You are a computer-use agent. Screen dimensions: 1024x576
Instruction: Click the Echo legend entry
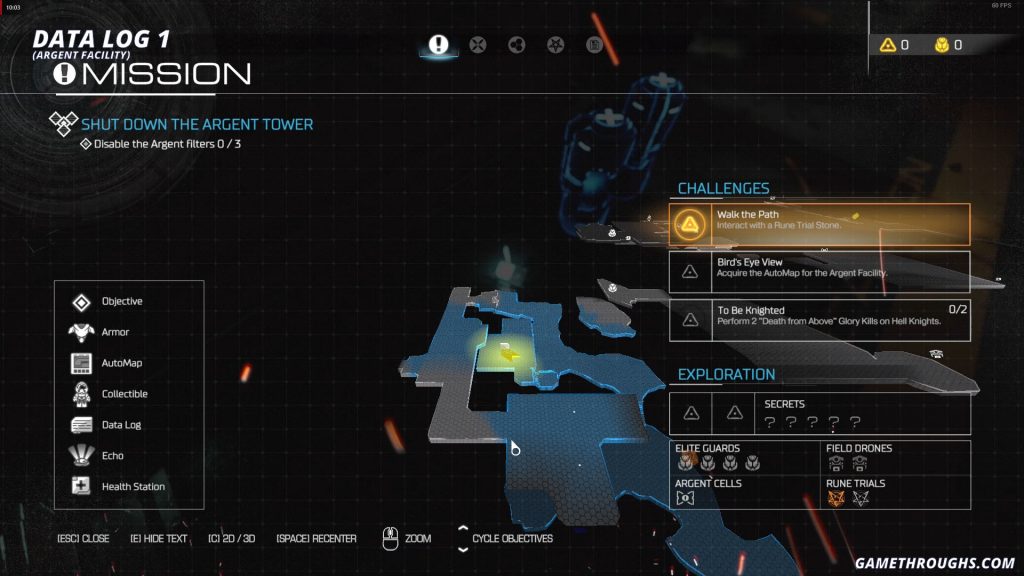pyautogui.click(x=112, y=456)
